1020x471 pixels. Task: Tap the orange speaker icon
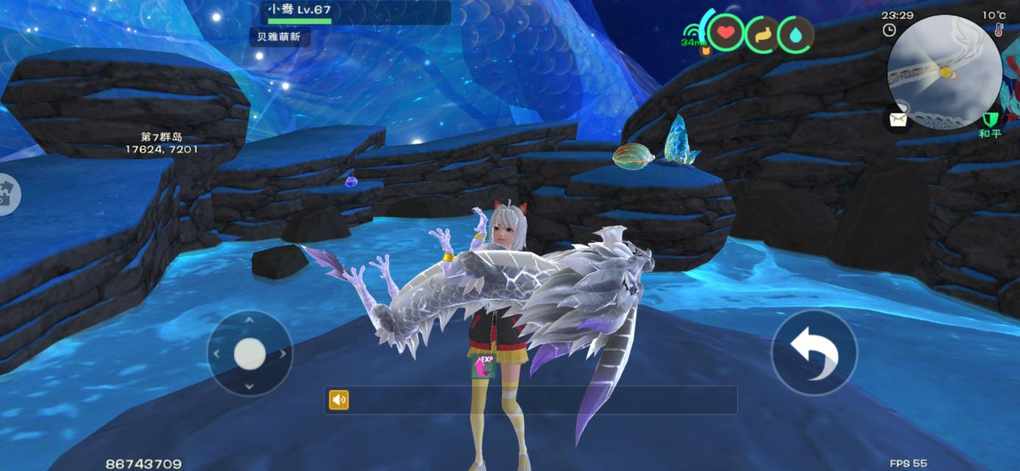click(x=339, y=400)
